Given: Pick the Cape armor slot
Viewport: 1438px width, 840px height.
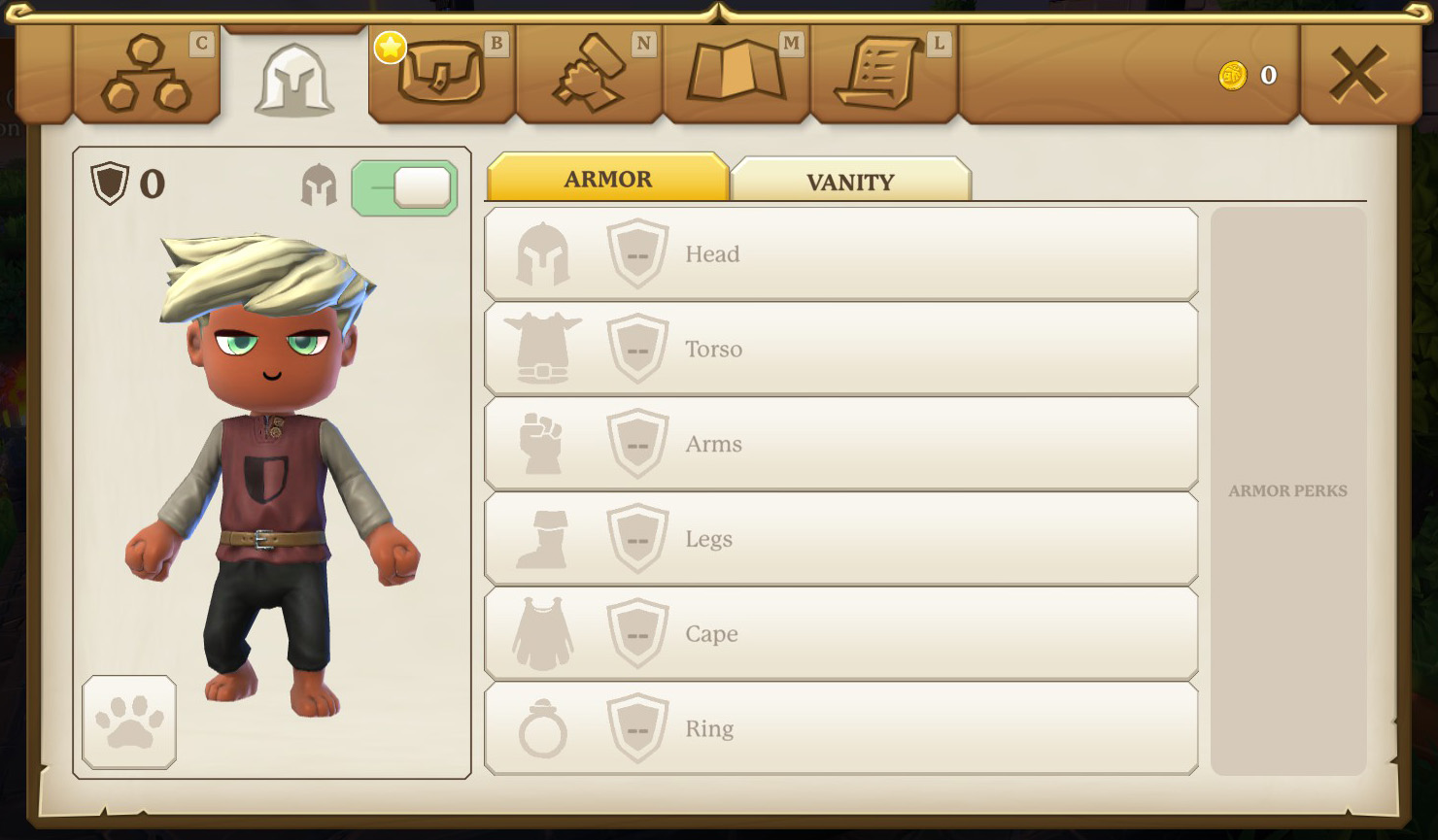Looking at the screenshot, I should [x=840, y=633].
